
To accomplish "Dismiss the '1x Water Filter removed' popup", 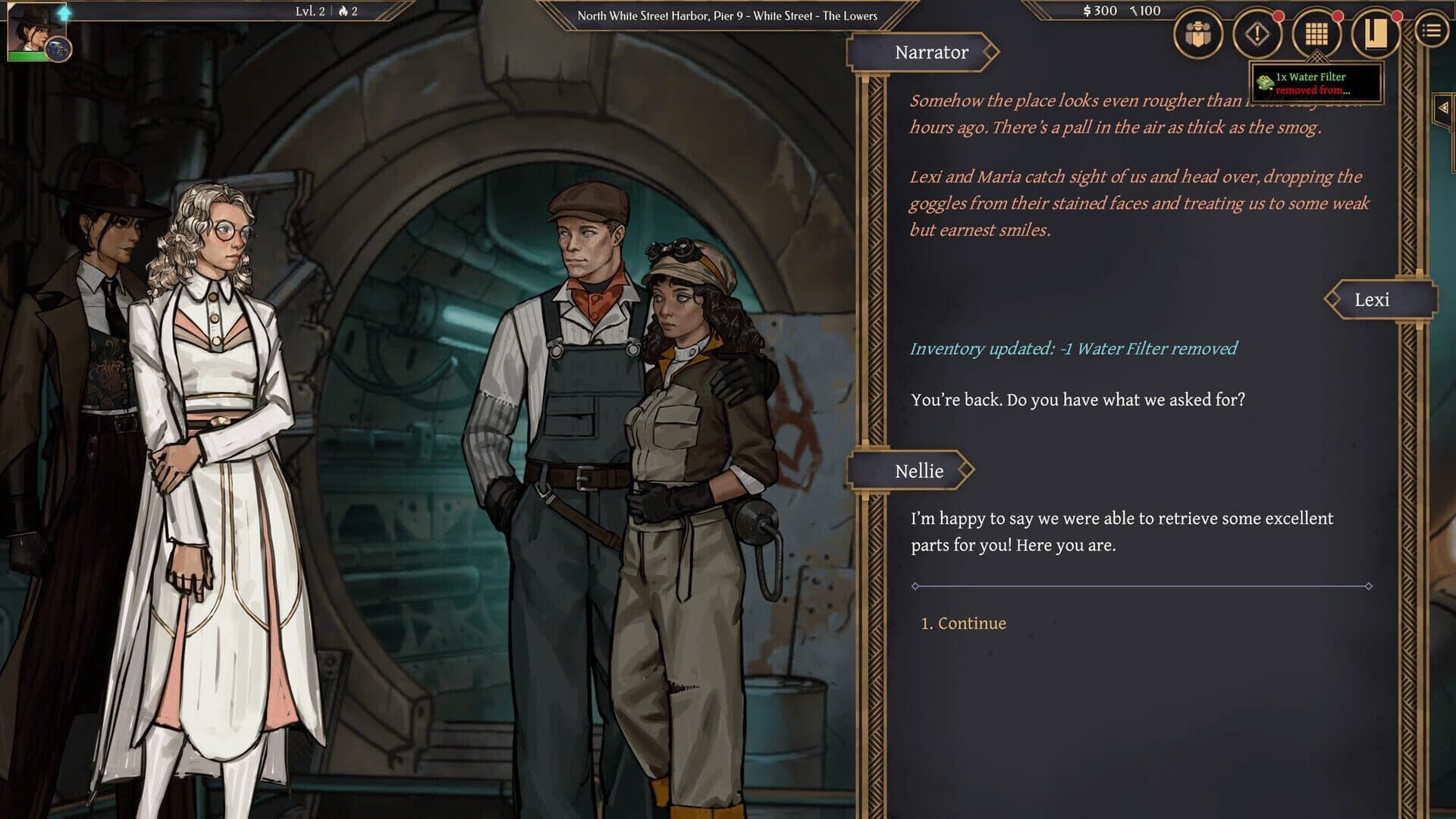I will tap(1317, 83).
